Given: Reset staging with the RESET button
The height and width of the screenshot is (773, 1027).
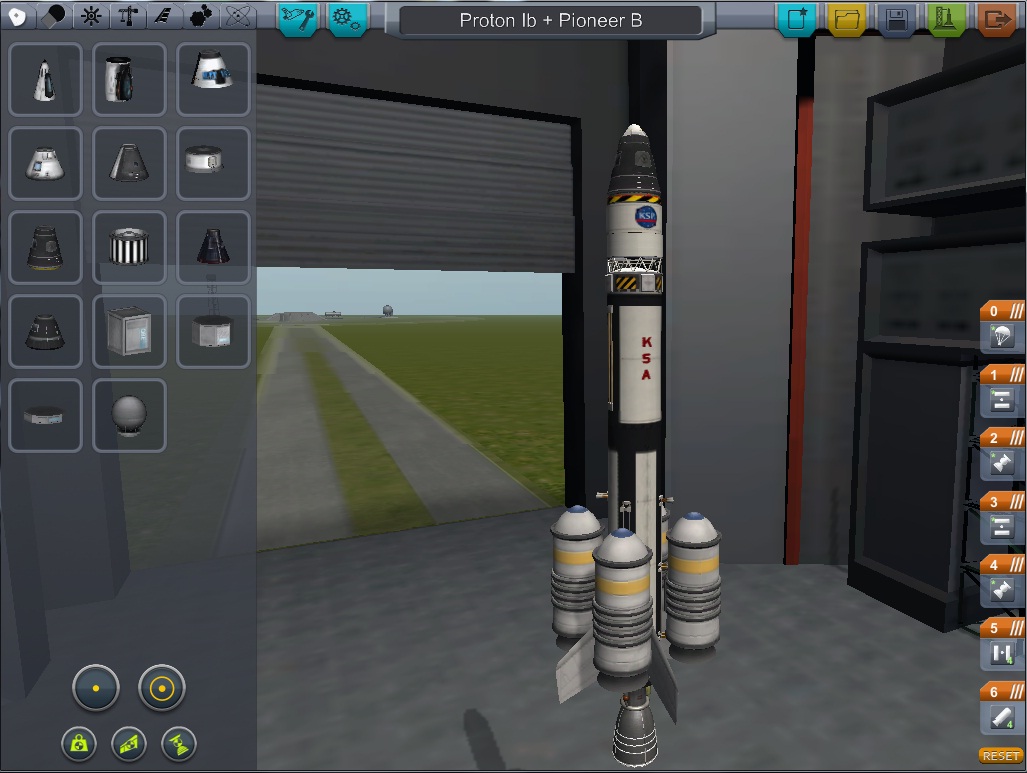Looking at the screenshot, I should coord(1000,756).
